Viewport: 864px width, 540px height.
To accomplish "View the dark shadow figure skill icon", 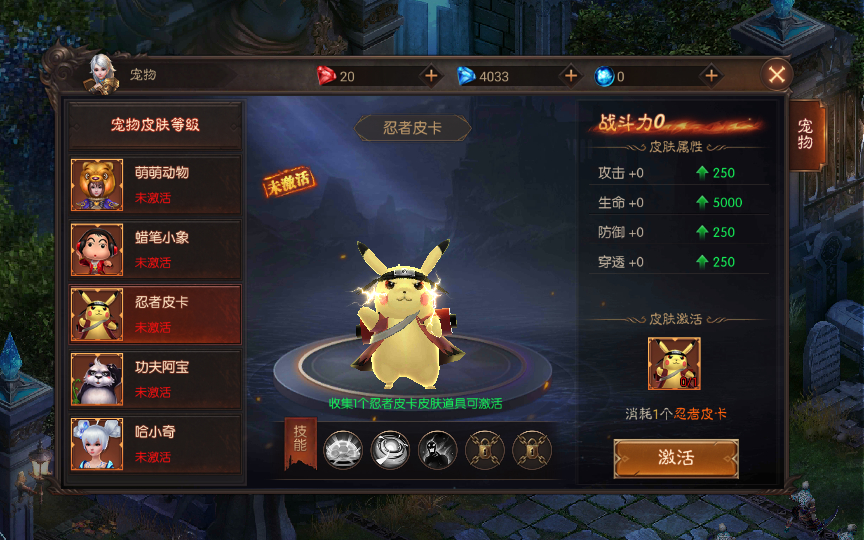I will 437,449.
